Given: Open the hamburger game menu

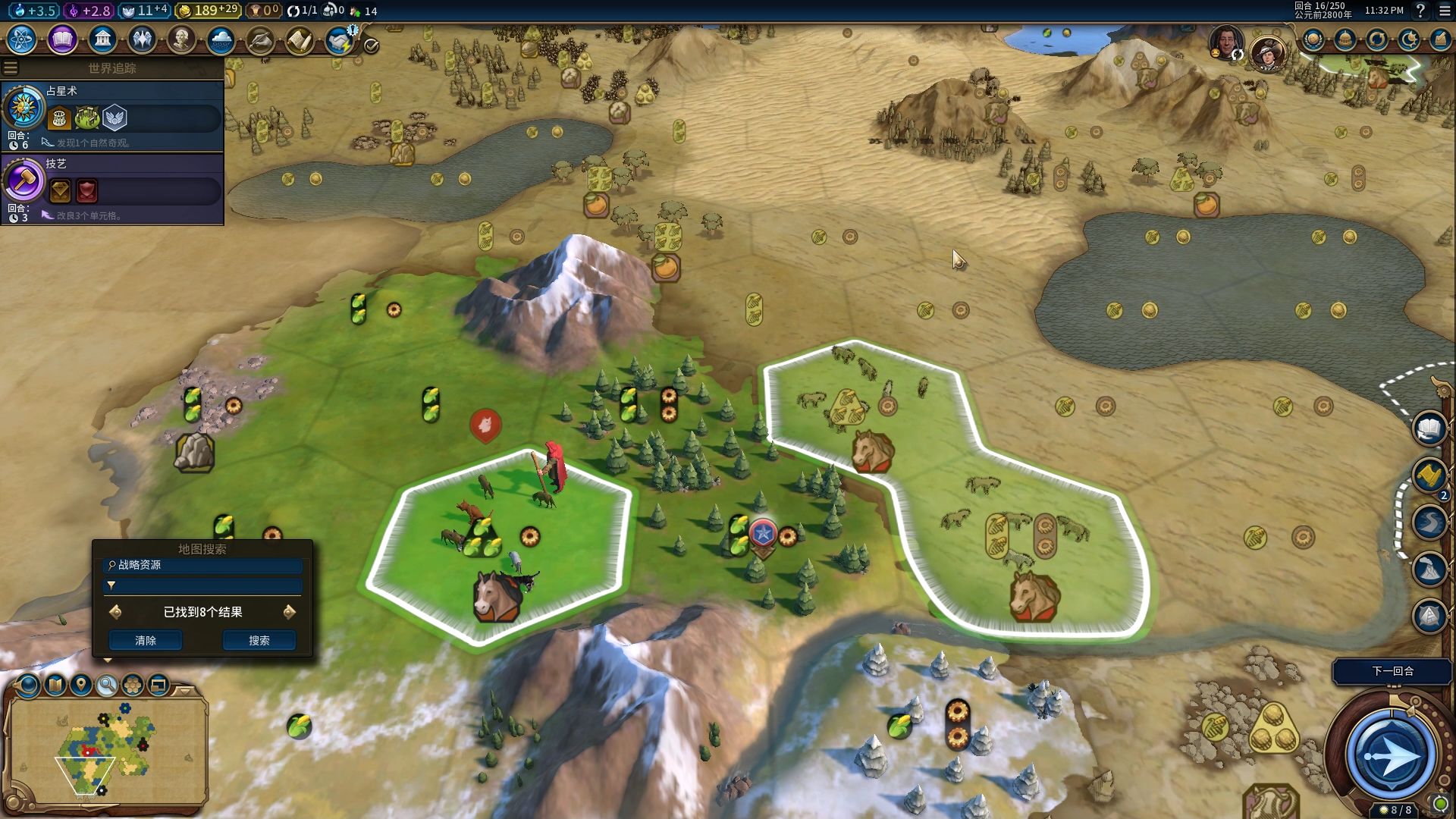Looking at the screenshot, I should point(1445,11).
